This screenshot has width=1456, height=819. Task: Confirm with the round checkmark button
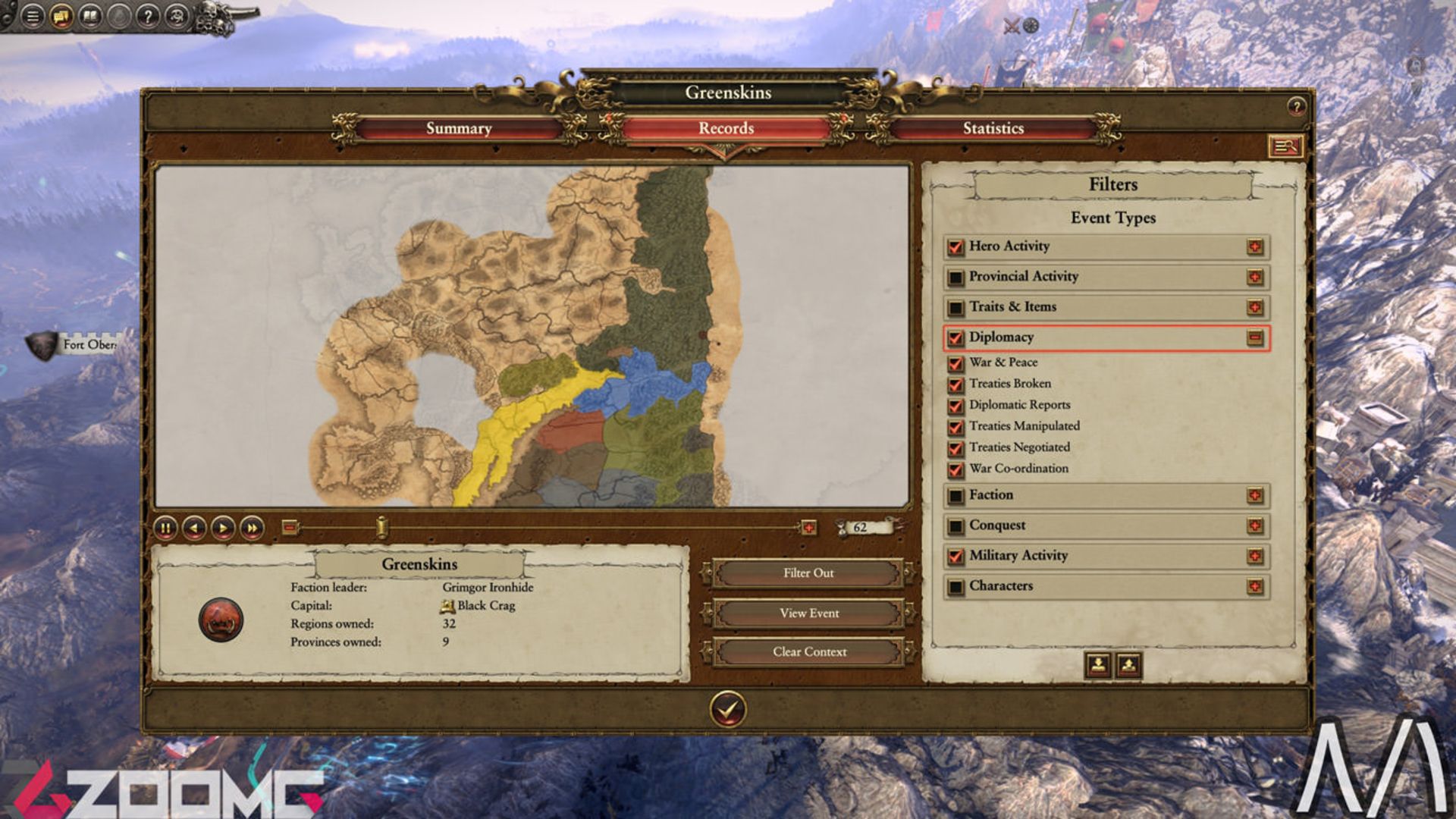tap(728, 710)
